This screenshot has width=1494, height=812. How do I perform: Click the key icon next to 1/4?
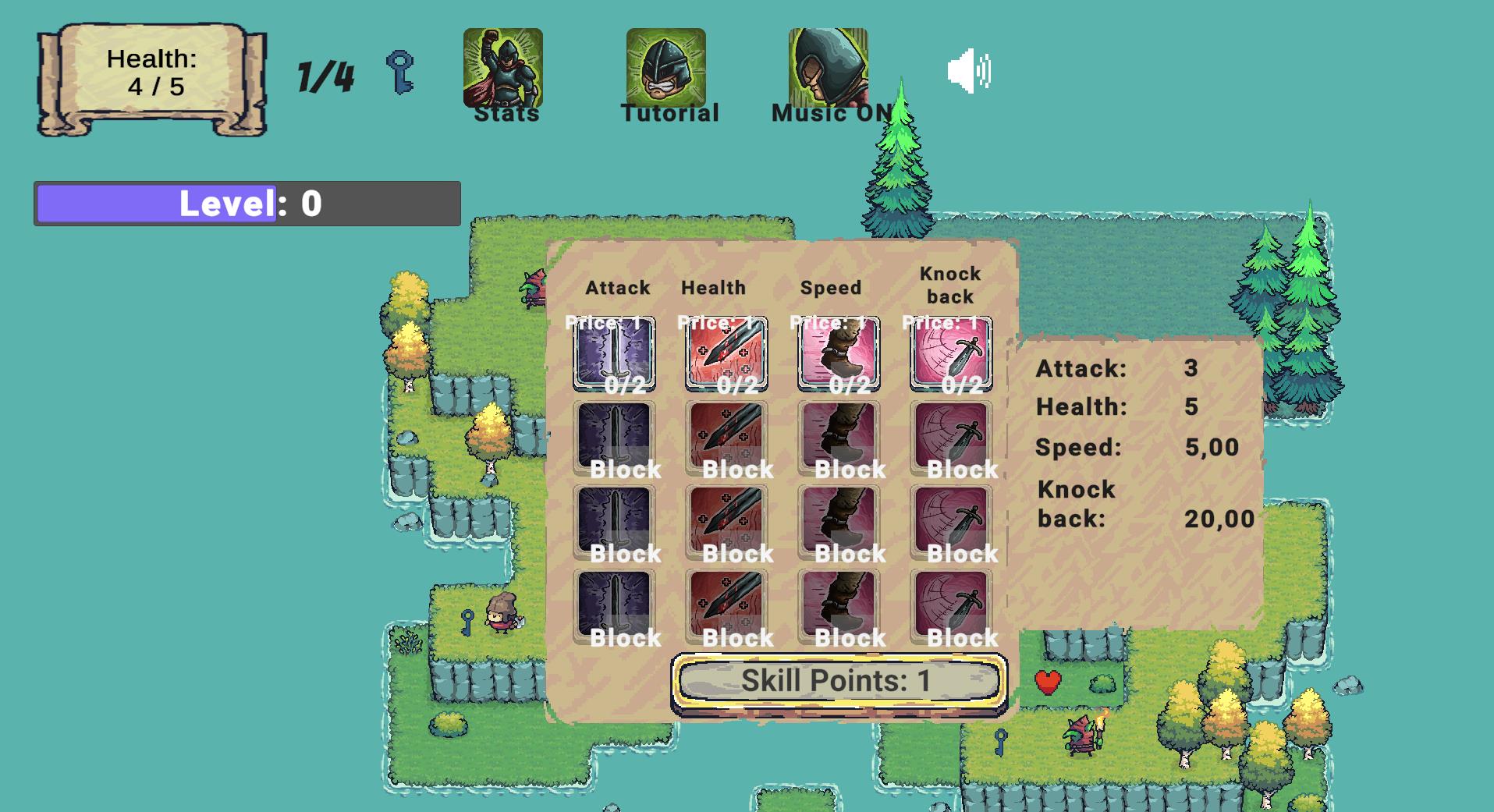[x=400, y=74]
